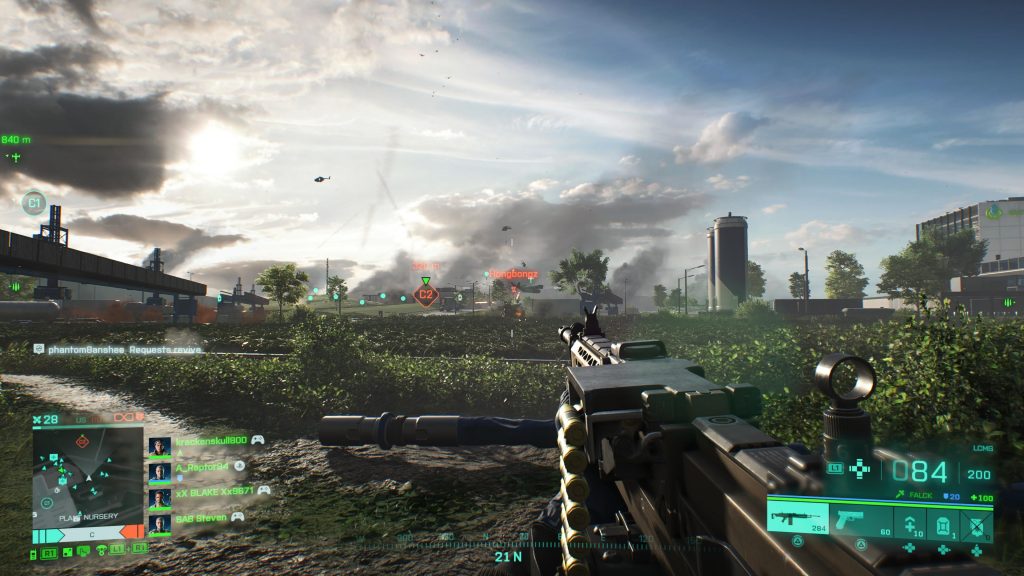Click the phantomBanshee revive request message
Viewport: 1024px width, 576px height.
pos(118,349)
